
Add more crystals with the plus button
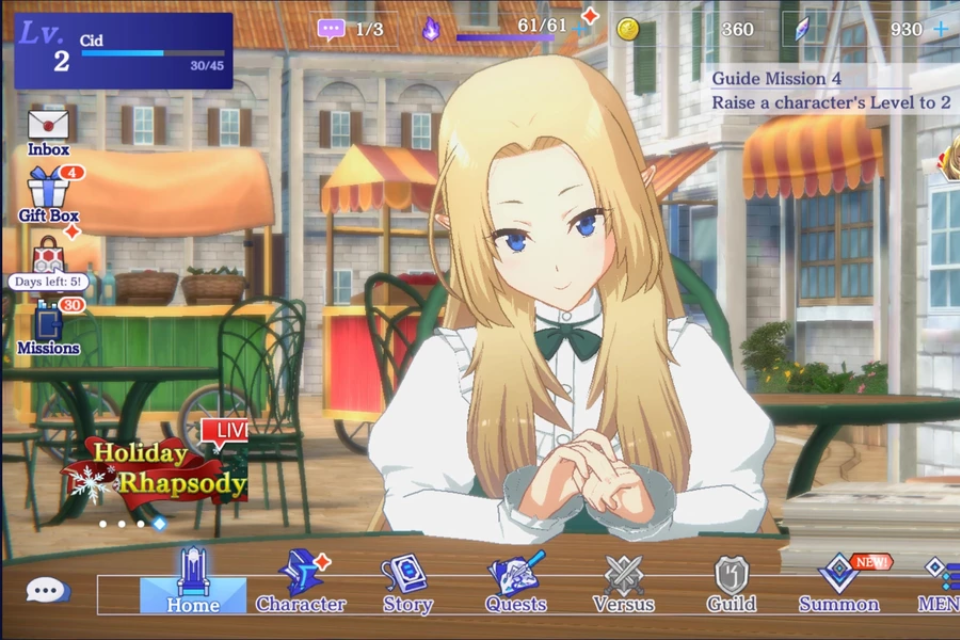(940, 29)
